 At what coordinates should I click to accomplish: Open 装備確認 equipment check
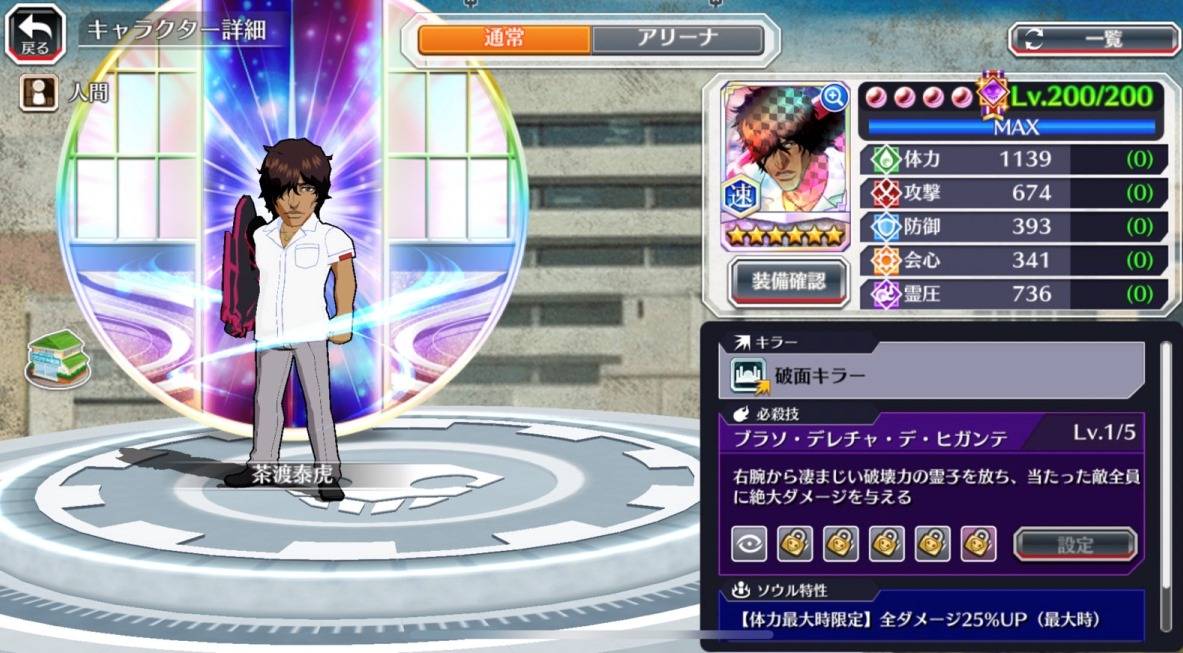789,283
